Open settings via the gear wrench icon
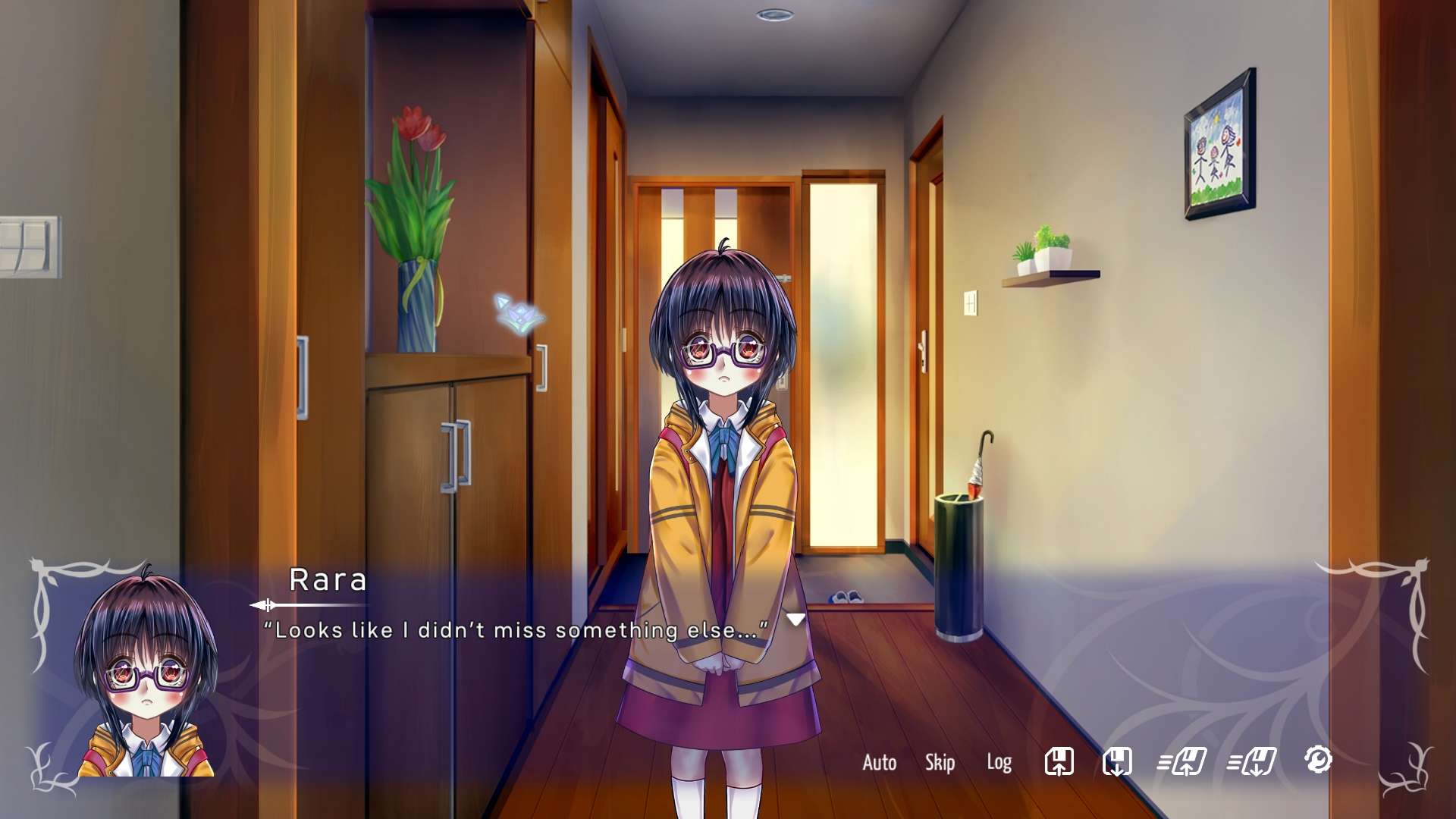Image resolution: width=1456 pixels, height=819 pixels. click(1318, 759)
